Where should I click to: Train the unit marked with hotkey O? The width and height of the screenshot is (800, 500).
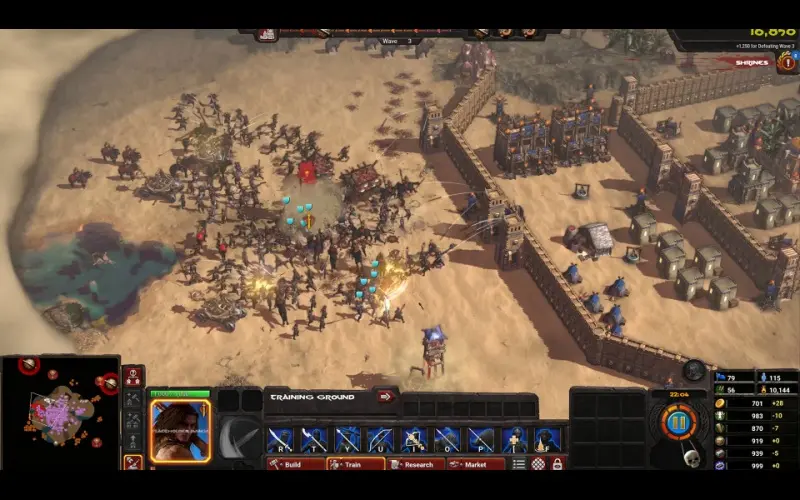pos(448,439)
